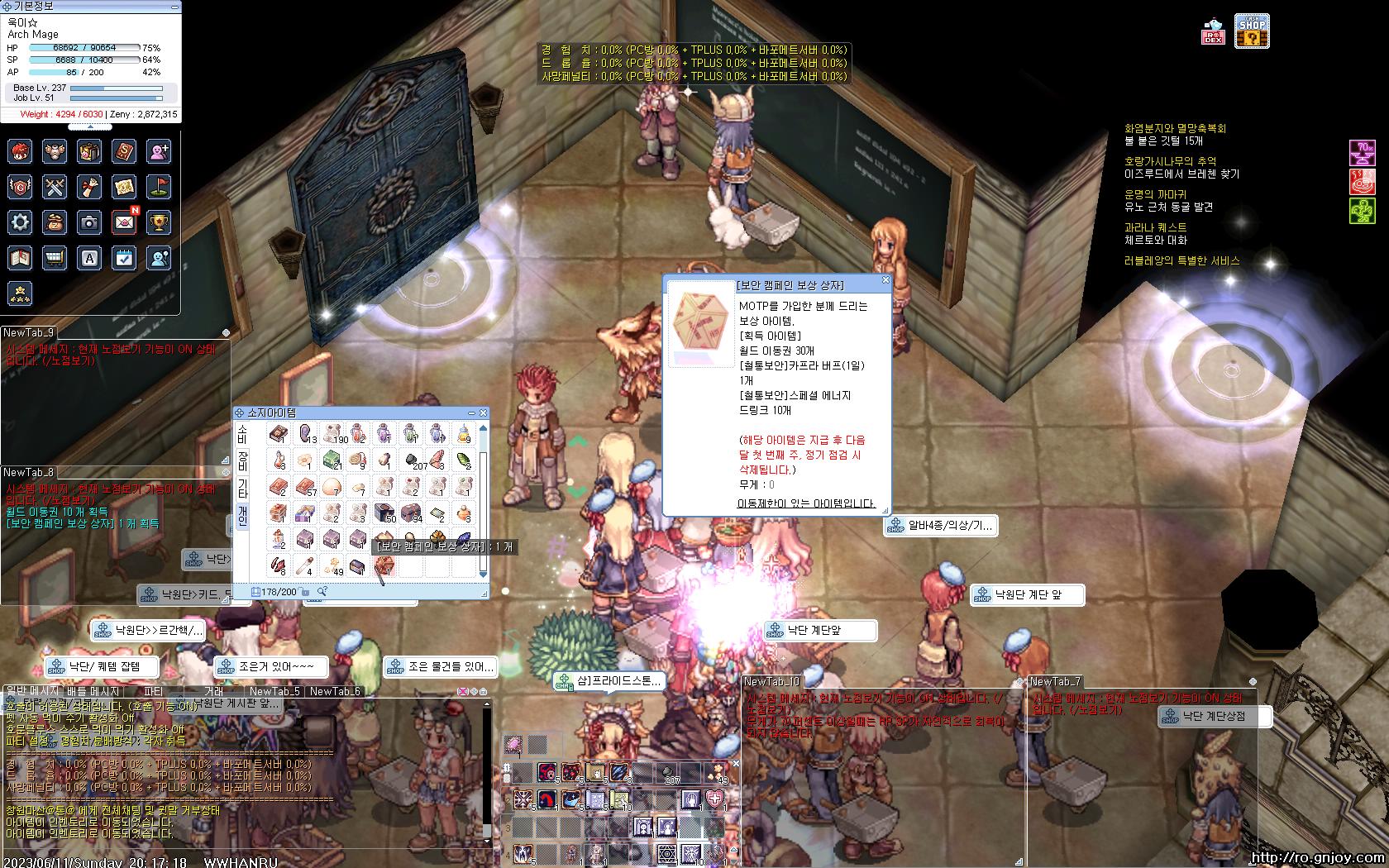
Task: Switch to the 기타 etc inventory tab
Action: (243, 488)
